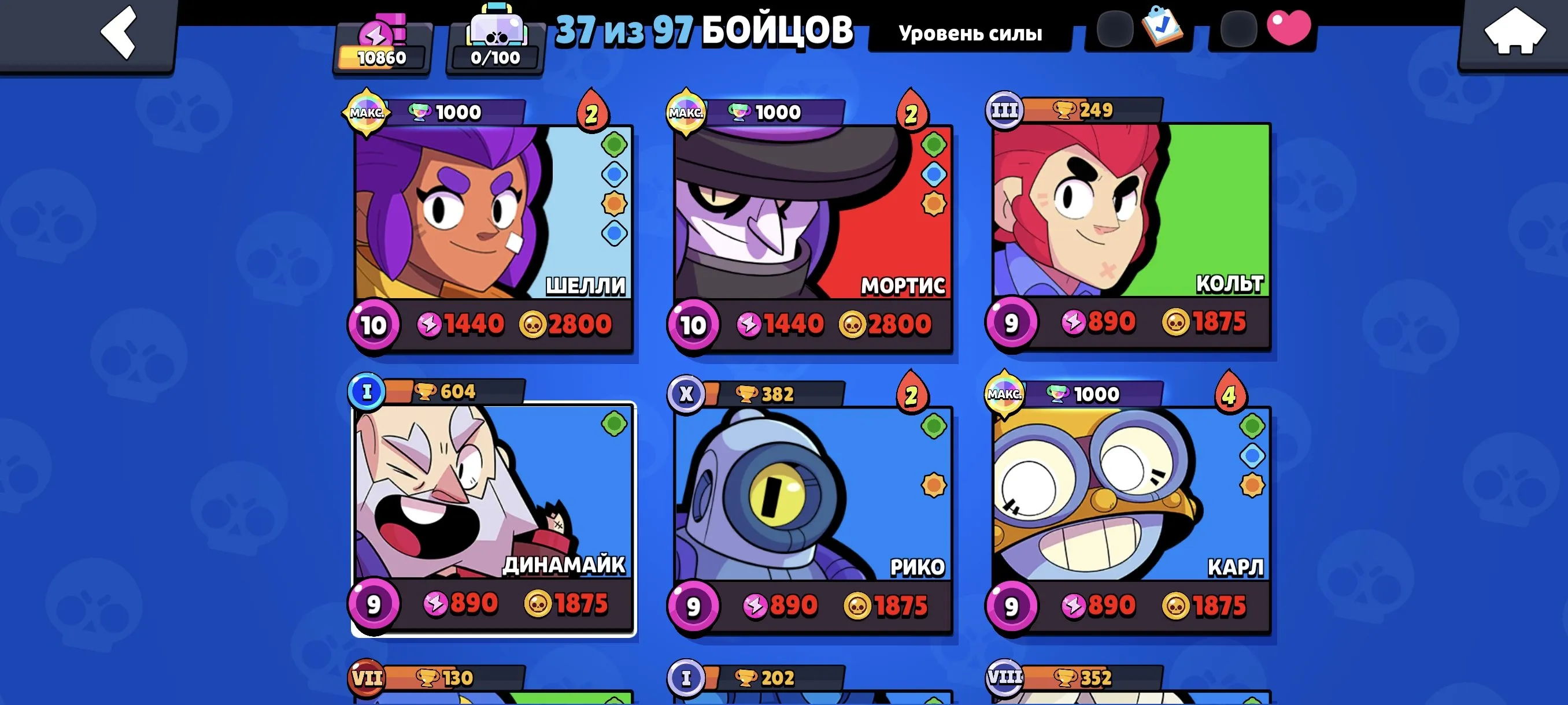
Task: Tap Shelly's trophy count of 1000
Action: (457, 112)
